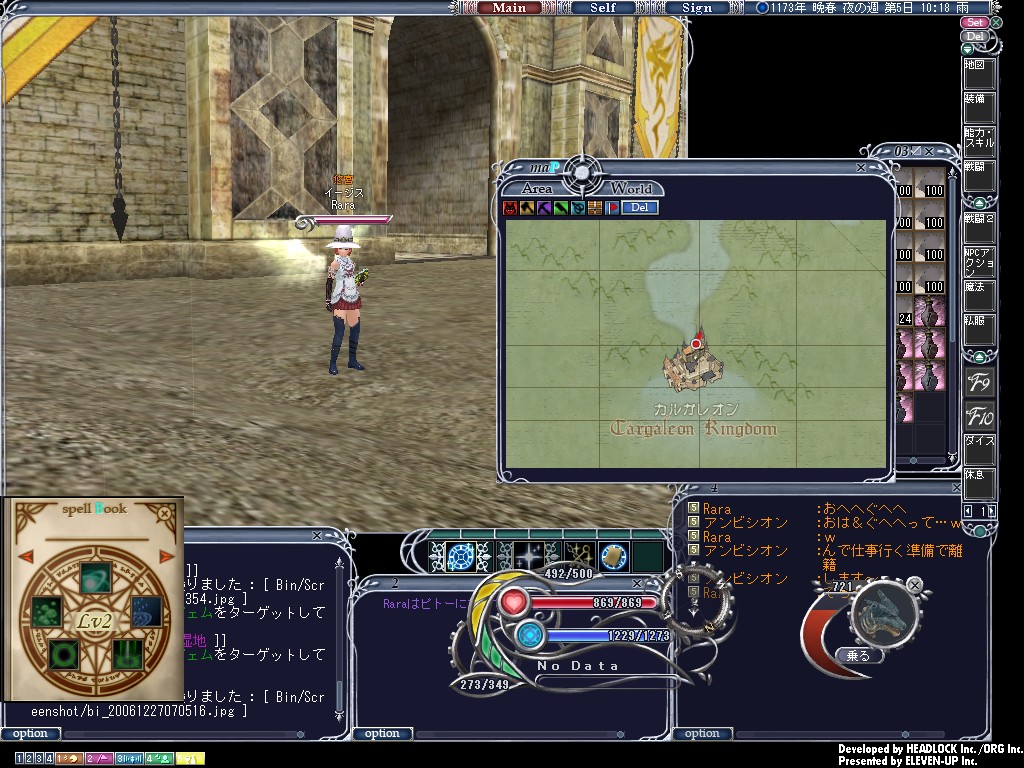Click the map's blue Del button
1024x768 pixels.
[639, 208]
